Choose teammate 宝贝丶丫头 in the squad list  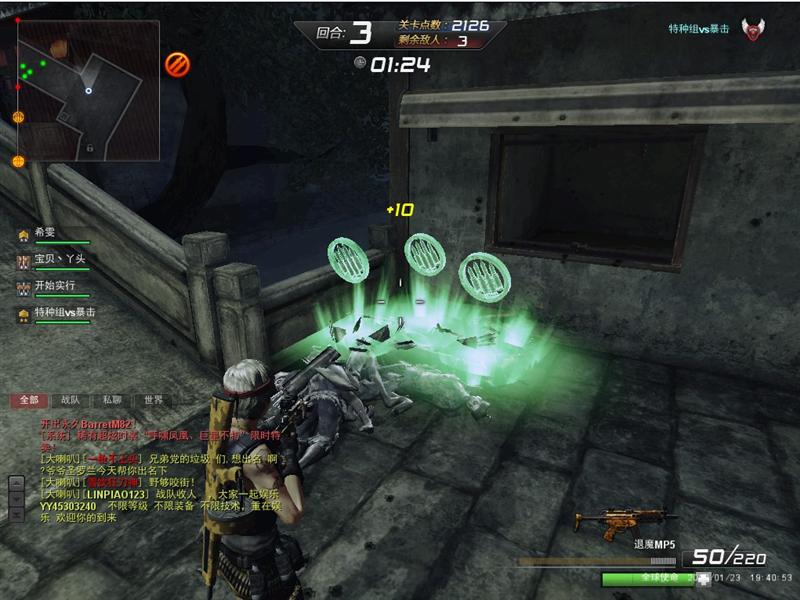pos(56,260)
